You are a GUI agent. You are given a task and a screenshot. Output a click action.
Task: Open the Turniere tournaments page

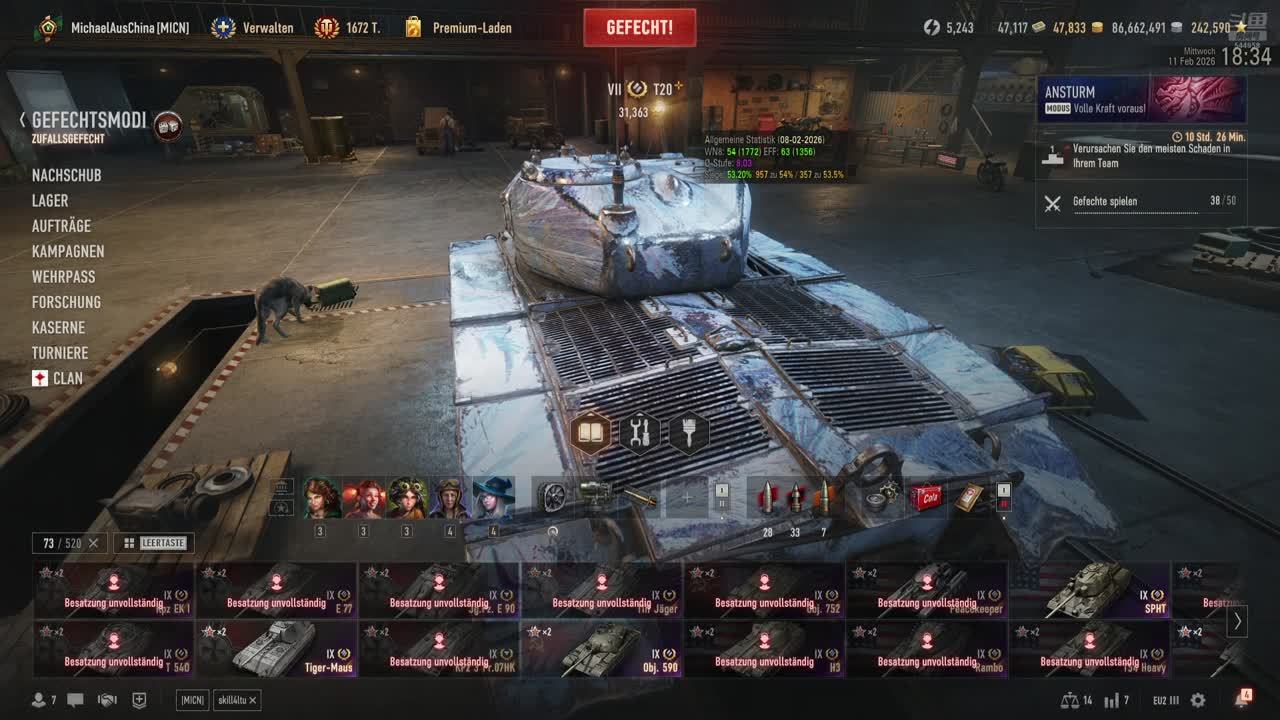60,353
